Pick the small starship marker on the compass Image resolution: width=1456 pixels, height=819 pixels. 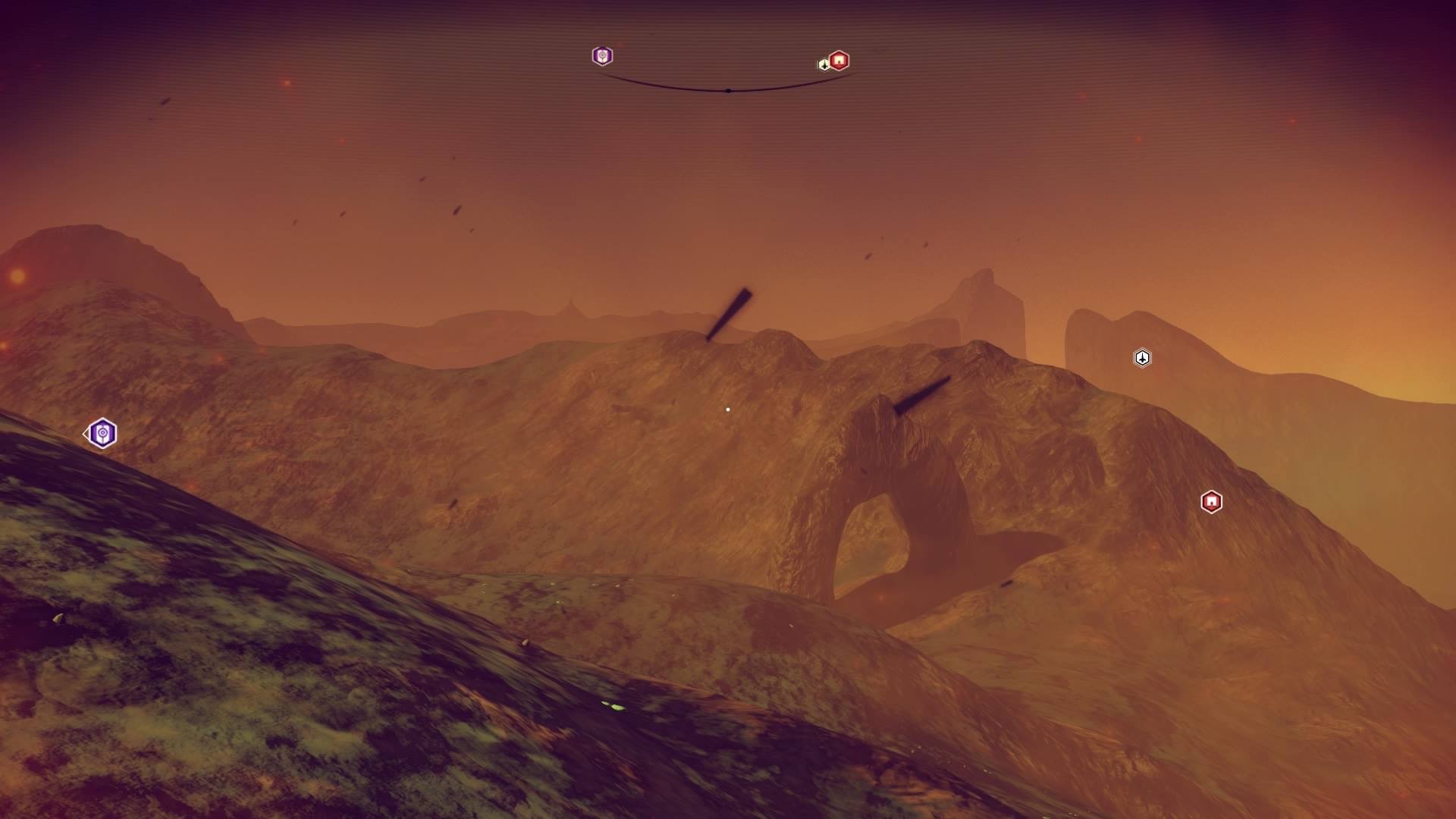pyautogui.click(x=824, y=64)
